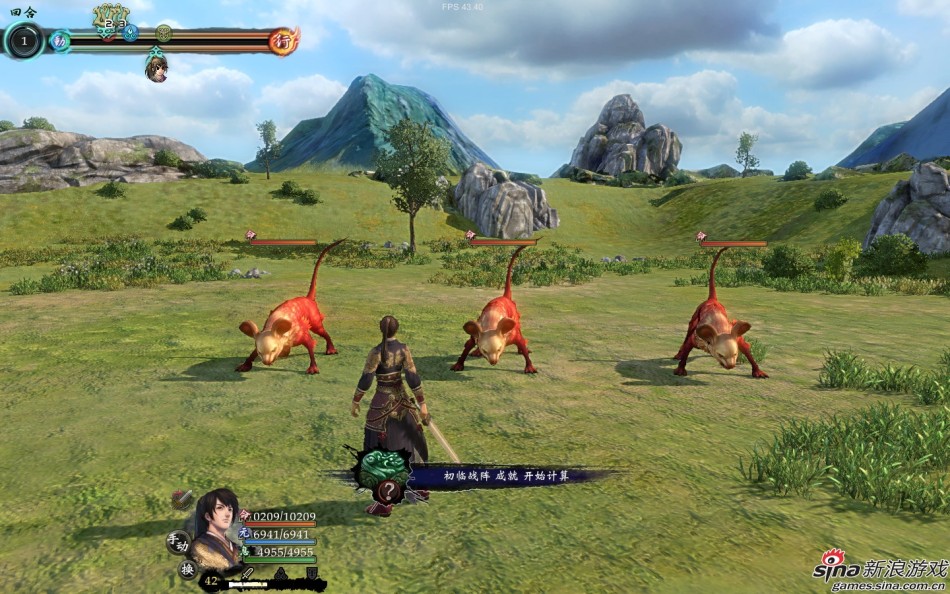The height and width of the screenshot is (594, 950).
Task: Click the sword icon under the hero stats
Action: (247, 574)
